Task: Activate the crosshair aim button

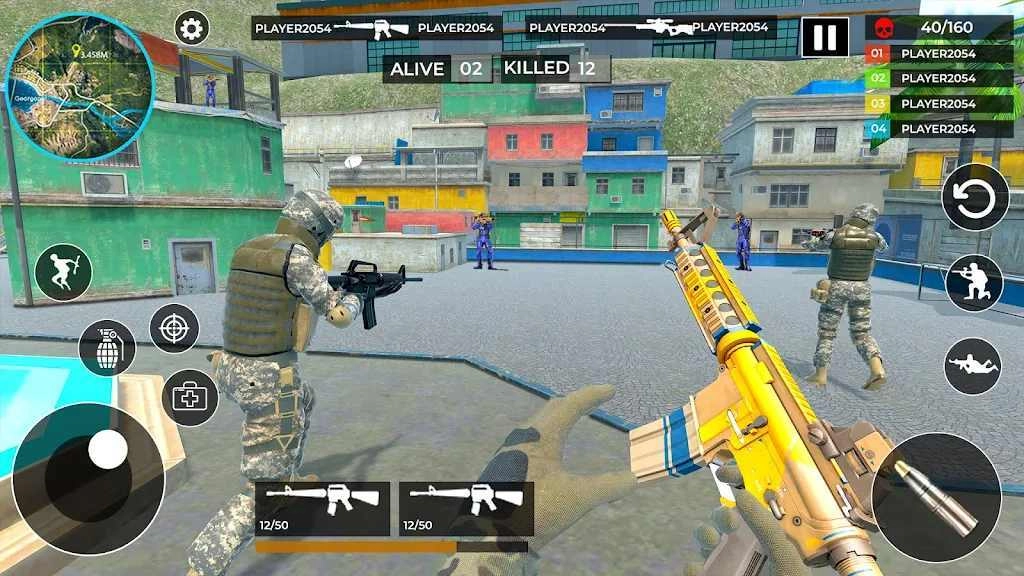Action: [174, 328]
